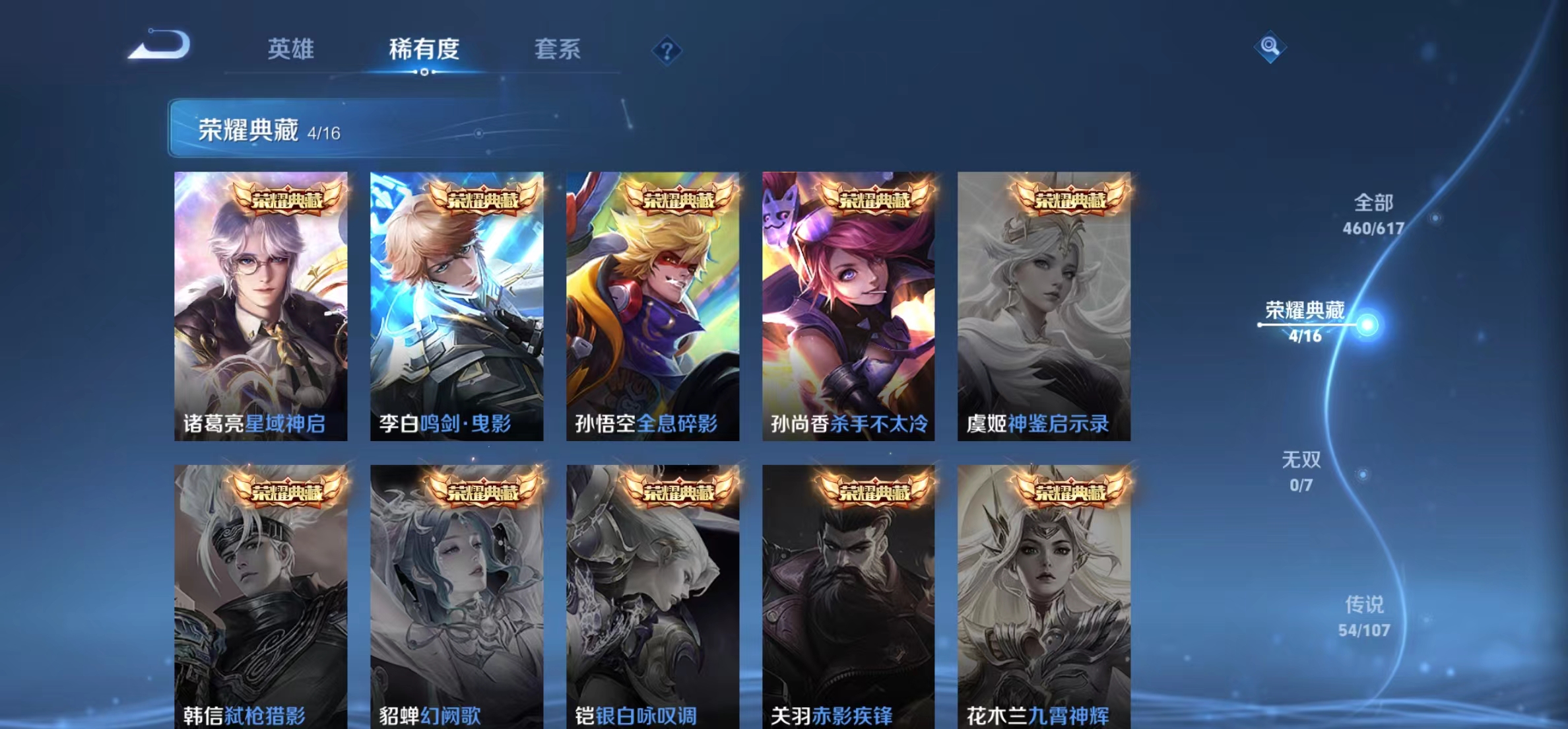Go back using the return arrow
The height and width of the screenshot is (729, 1568).
pyautogui.click(x=160, y=46)
